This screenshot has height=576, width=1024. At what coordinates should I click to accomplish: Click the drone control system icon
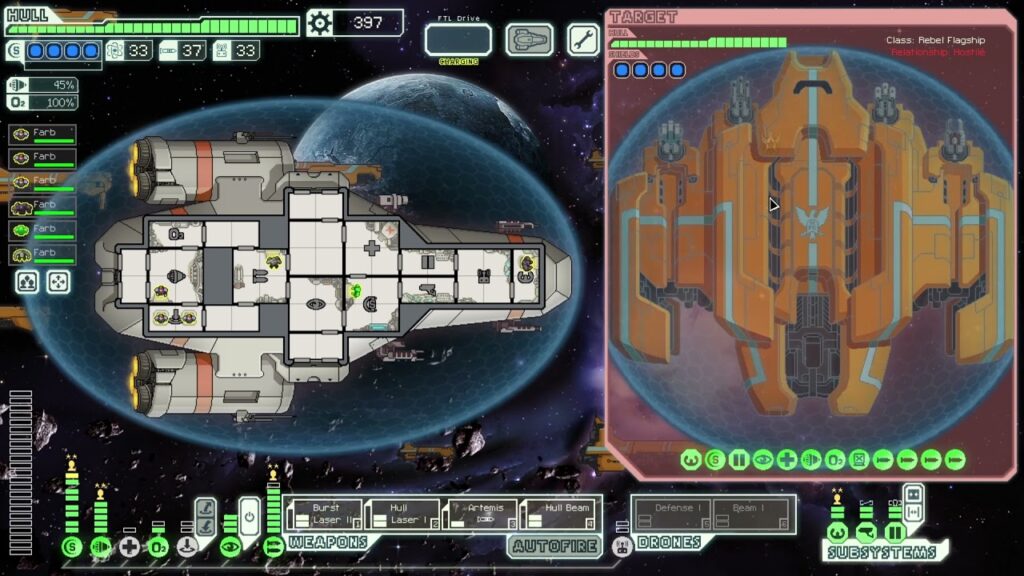click(621, 546)
